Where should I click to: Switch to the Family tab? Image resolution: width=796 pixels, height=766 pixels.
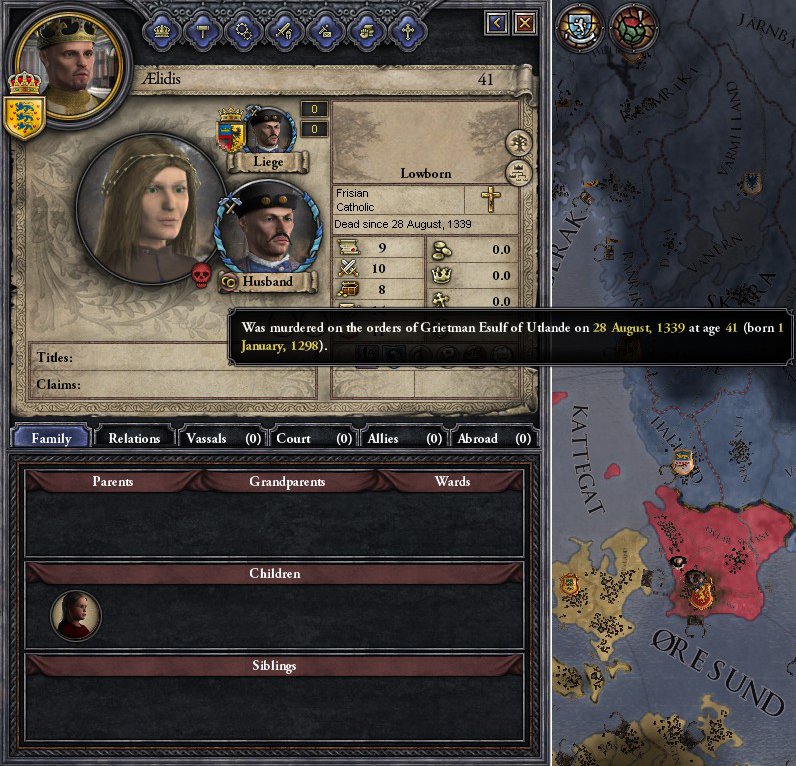[51, 438]
